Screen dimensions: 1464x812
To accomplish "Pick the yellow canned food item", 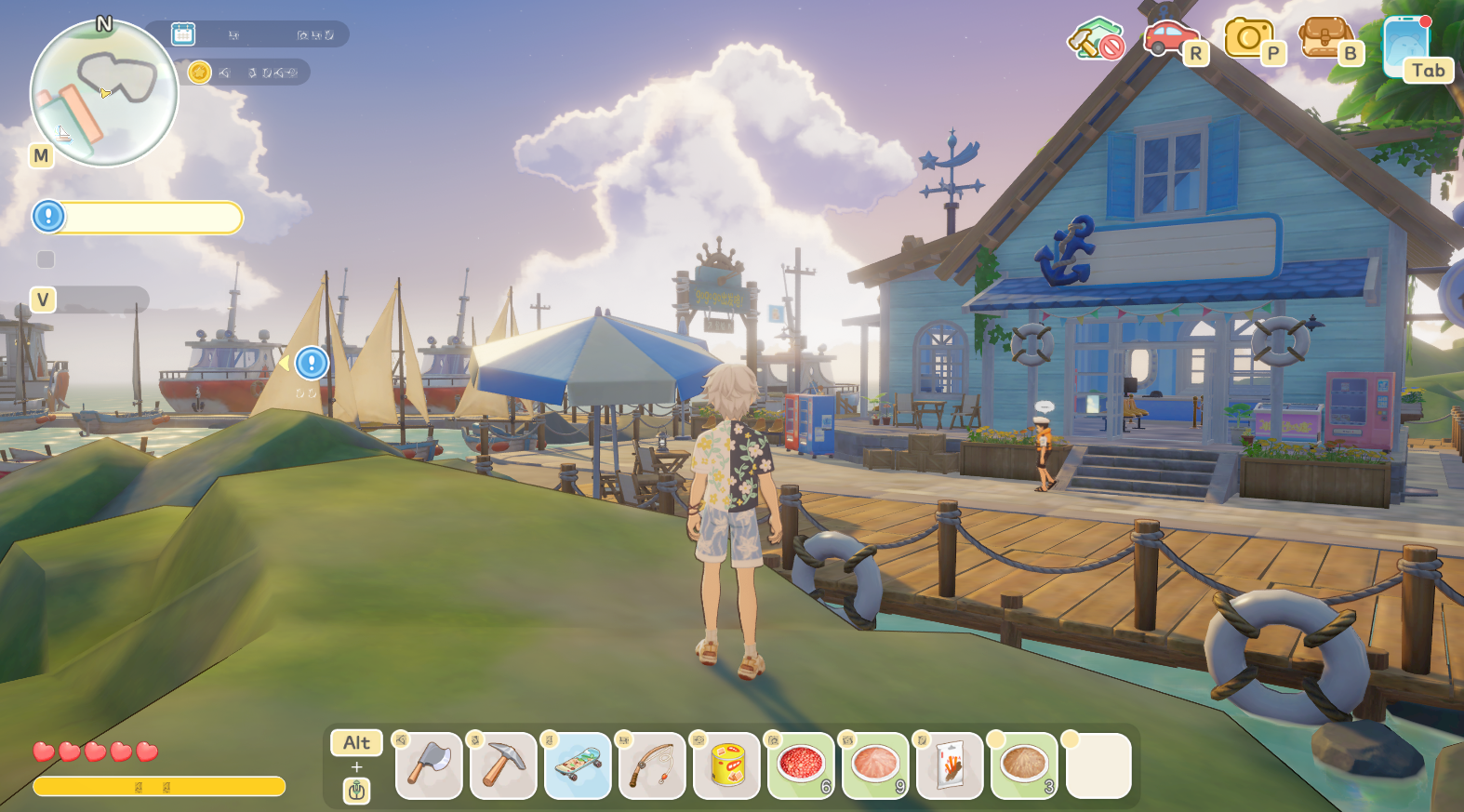I will coord(726,765).
